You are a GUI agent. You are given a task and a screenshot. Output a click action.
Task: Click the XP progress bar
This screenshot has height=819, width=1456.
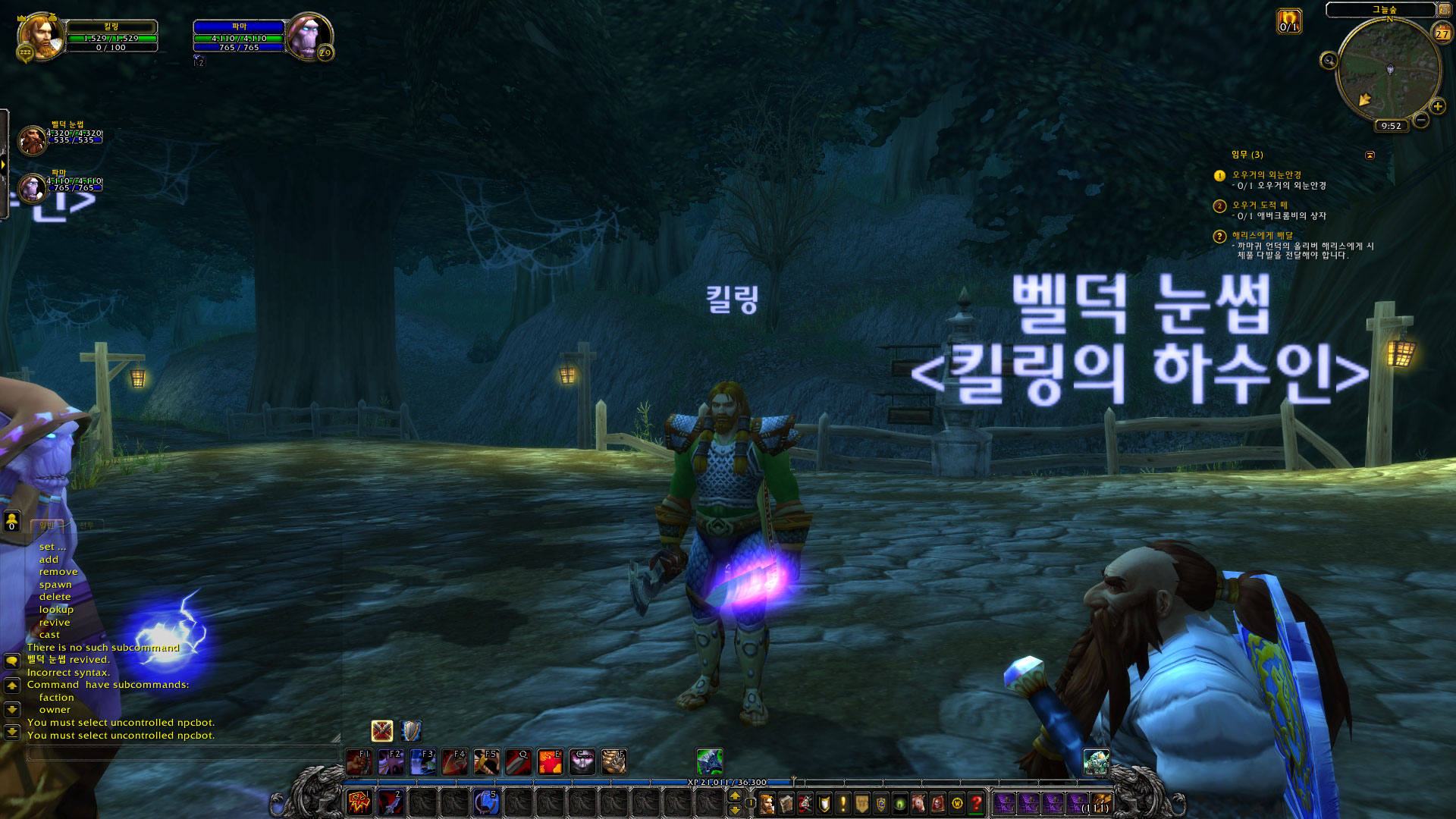click(x=728, y=780)
